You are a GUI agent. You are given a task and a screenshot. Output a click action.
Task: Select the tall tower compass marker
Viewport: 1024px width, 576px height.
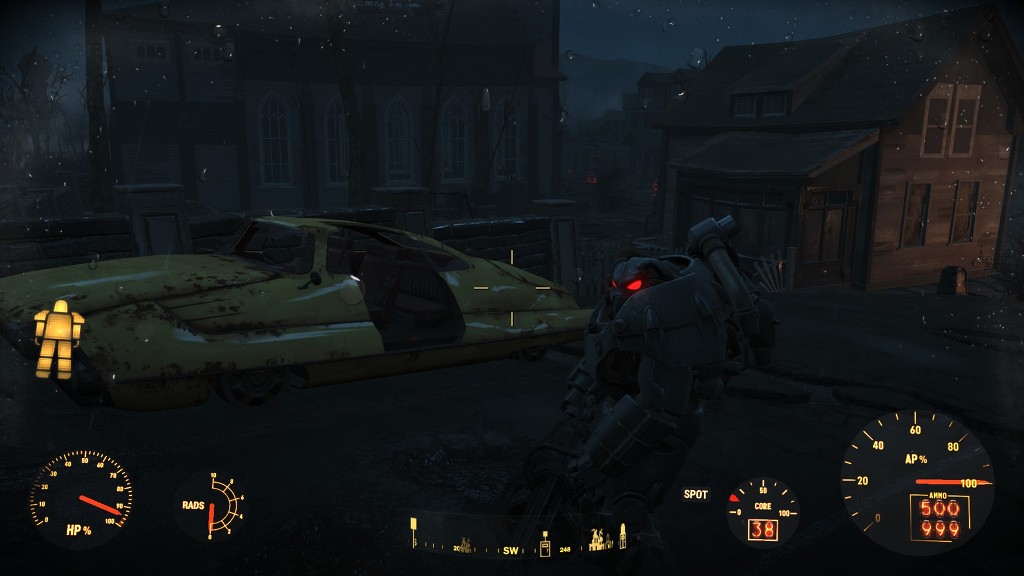pyautogui.click(x=622, y=536)
